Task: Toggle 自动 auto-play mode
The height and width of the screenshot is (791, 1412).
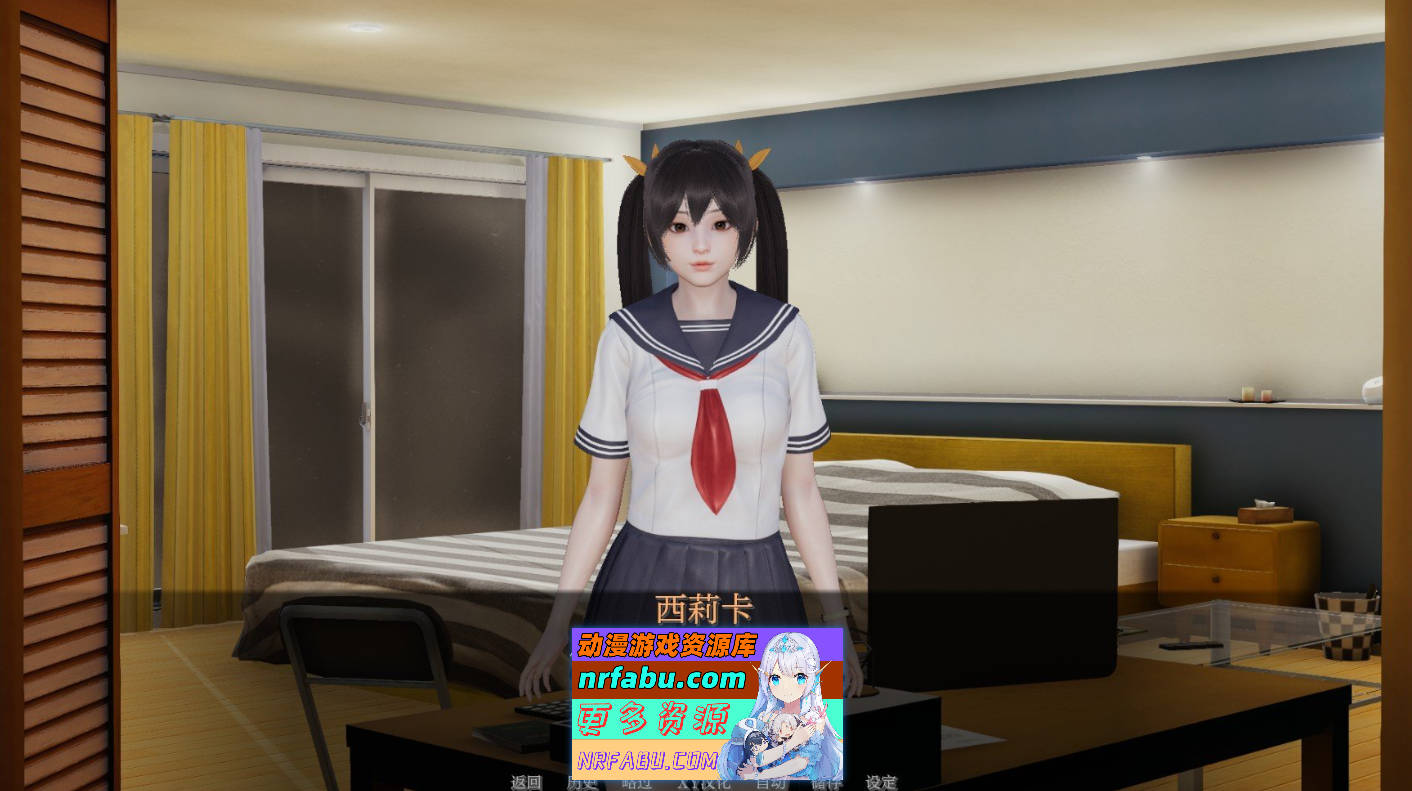Action: [x=770, y=784]
